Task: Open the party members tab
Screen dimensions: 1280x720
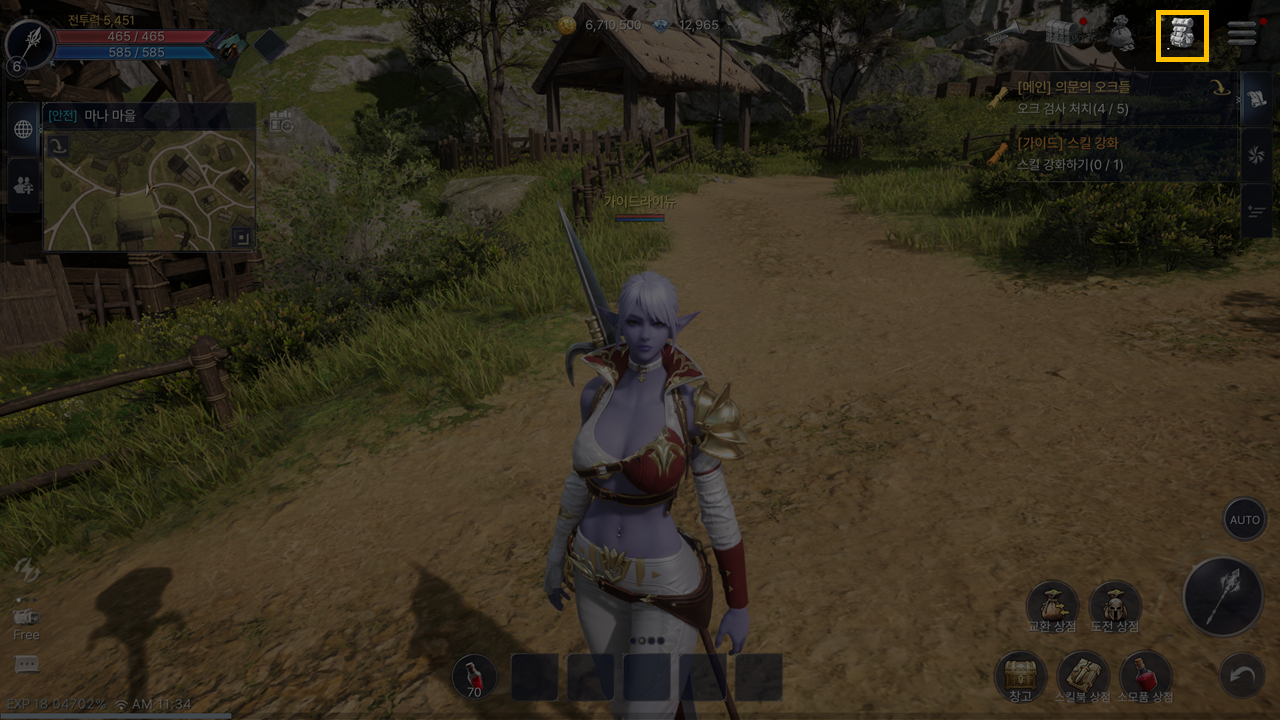Action: (x=23, y=184)
